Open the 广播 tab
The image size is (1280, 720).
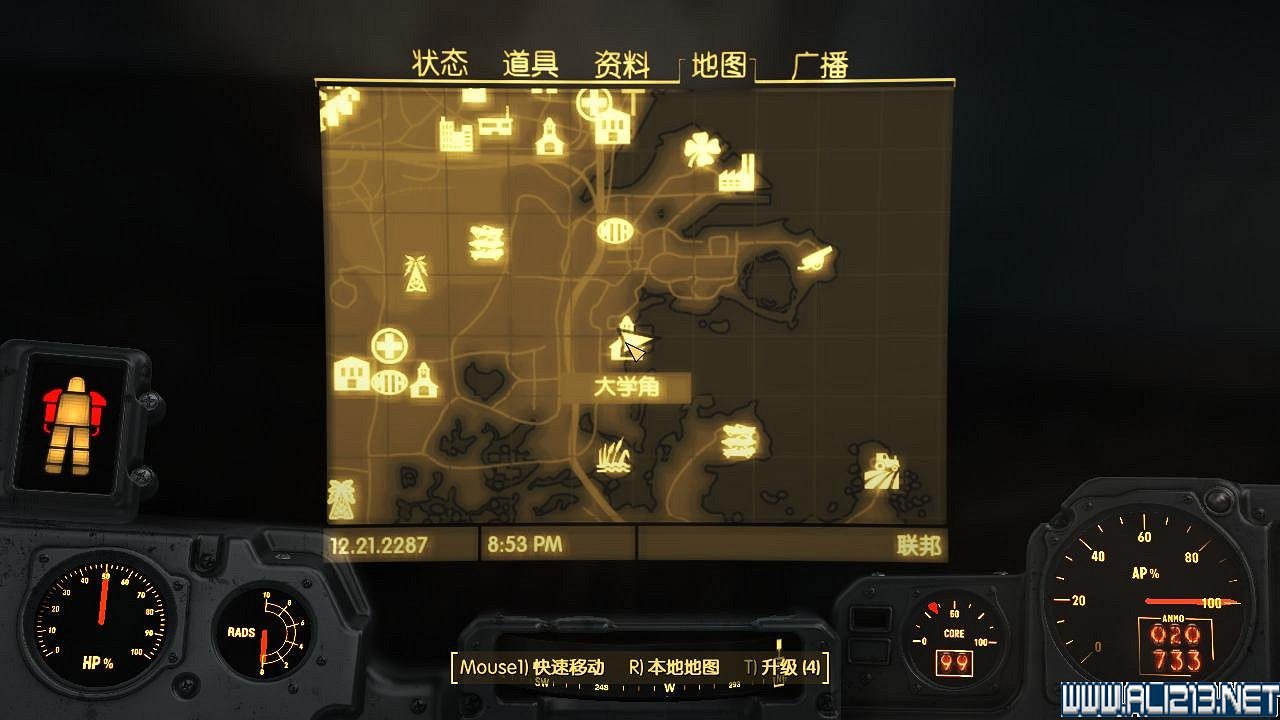822,63
